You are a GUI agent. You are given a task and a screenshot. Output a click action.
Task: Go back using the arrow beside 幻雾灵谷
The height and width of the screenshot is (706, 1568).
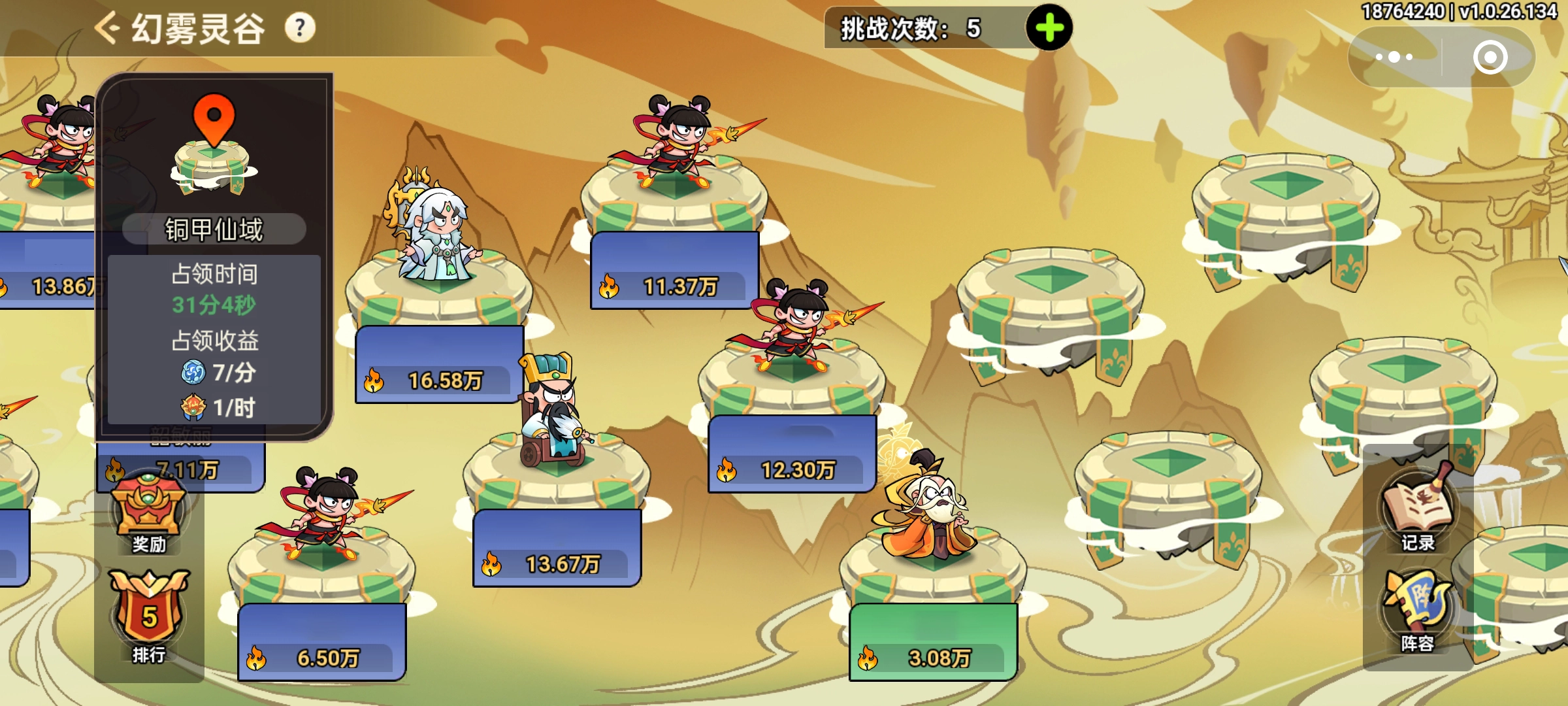click(x=106, y=28)
